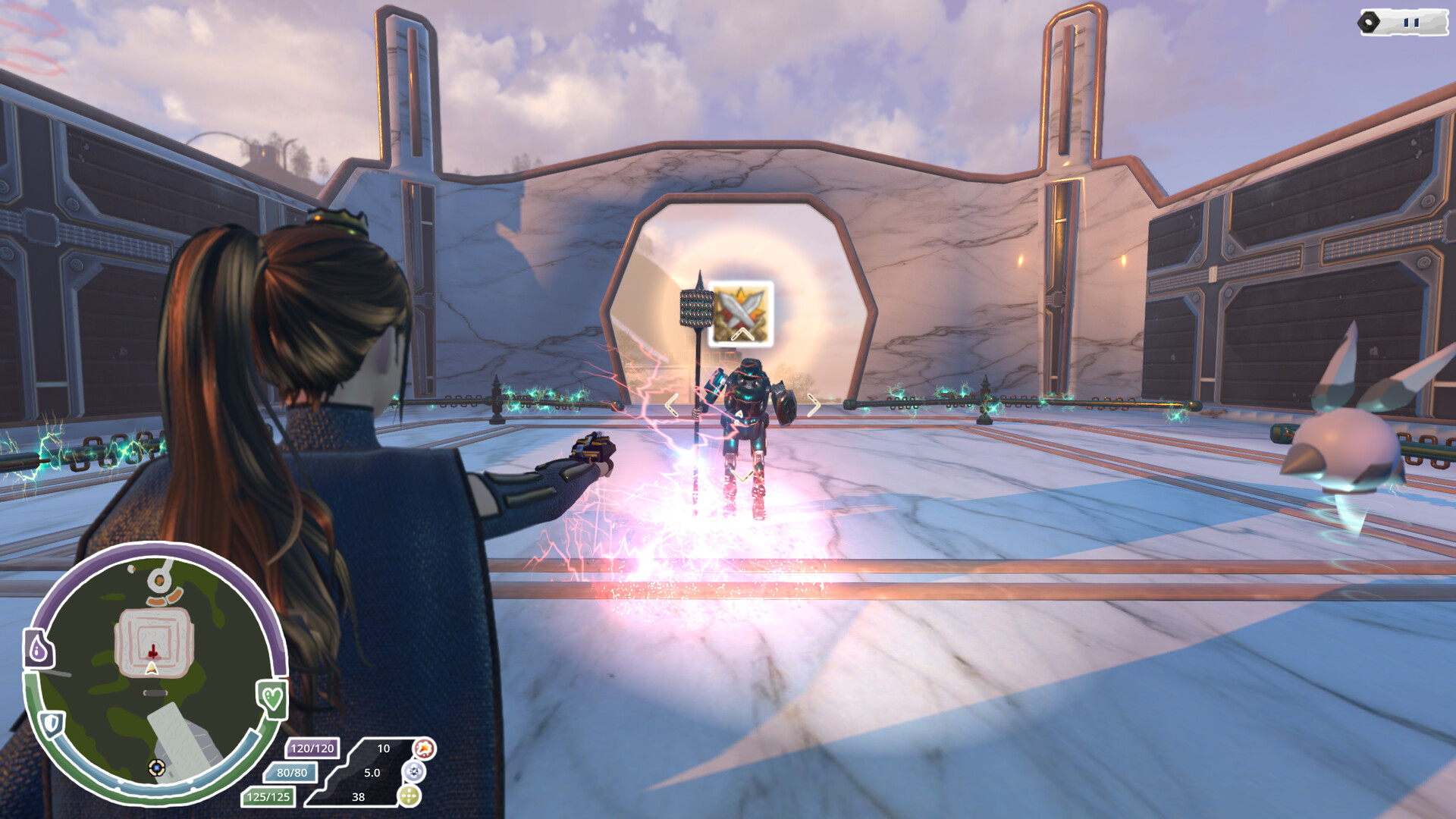Click the red player marker on minimap

tap(152, 651)
